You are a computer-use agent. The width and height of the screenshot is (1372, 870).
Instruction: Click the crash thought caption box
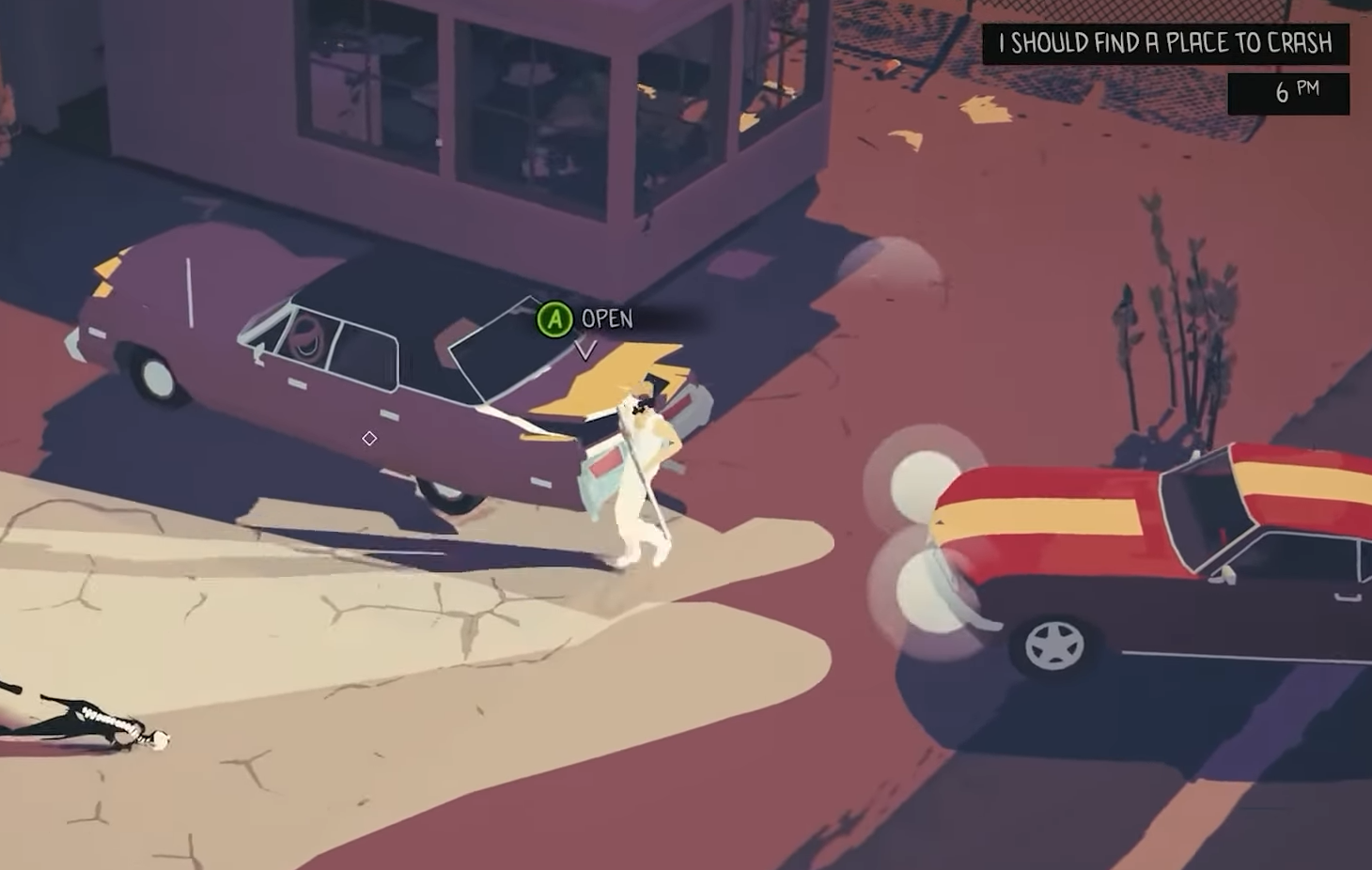(1165, 42)
